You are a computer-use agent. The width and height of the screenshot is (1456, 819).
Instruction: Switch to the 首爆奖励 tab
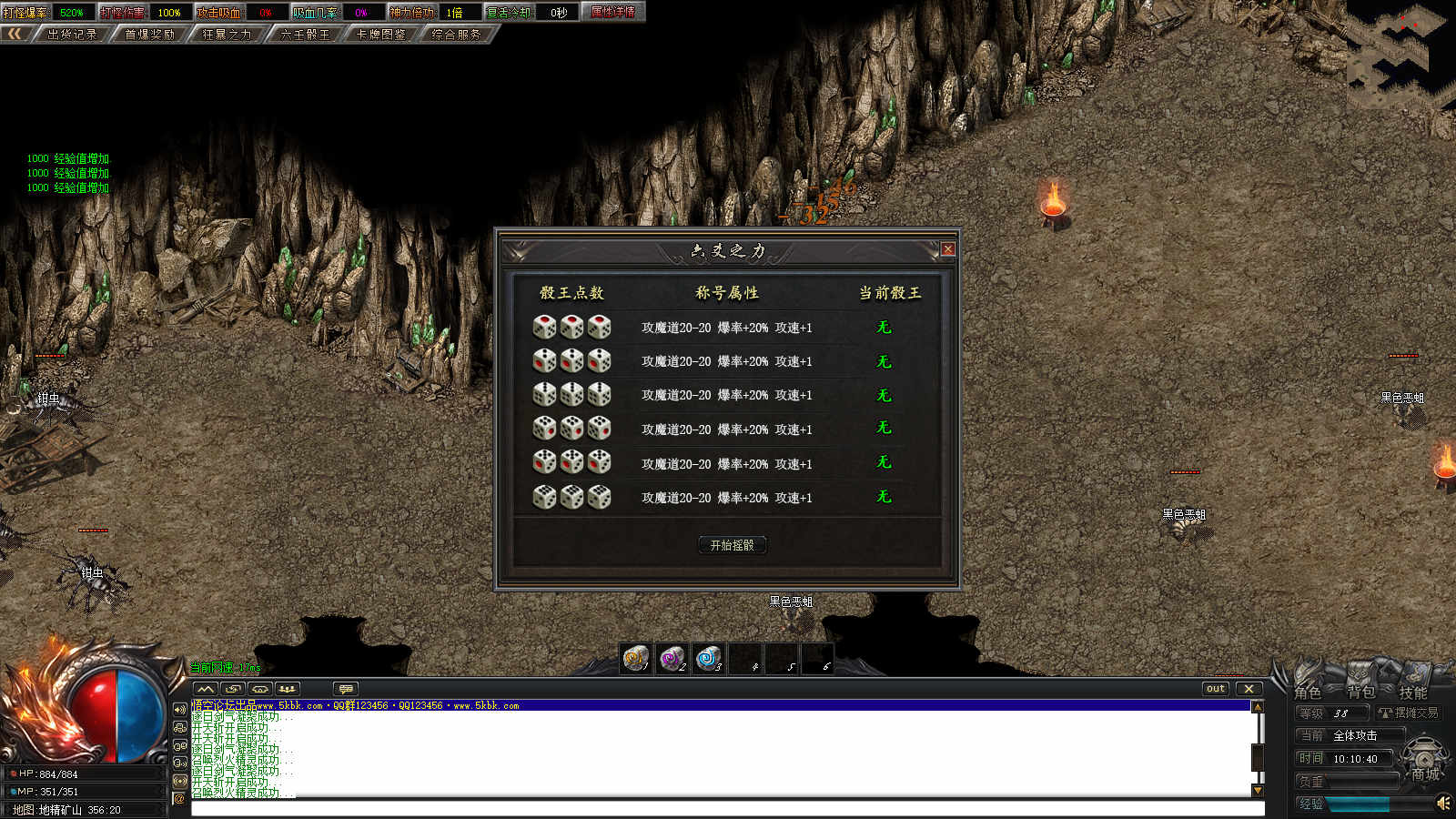(149, 35)
